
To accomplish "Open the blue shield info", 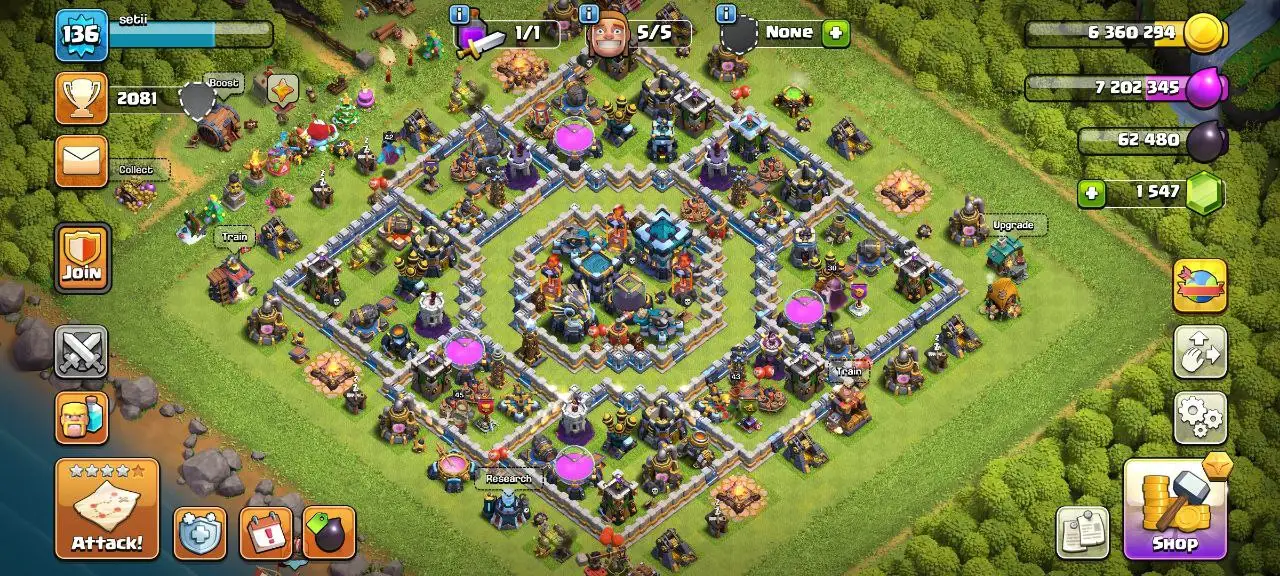I will pyautogui.click(x=200, y=533).
